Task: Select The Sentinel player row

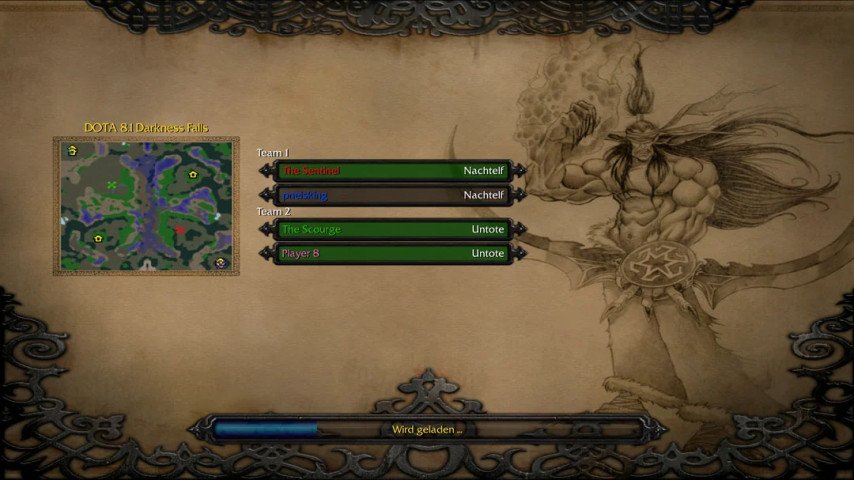Action: (x=392, y=171)
